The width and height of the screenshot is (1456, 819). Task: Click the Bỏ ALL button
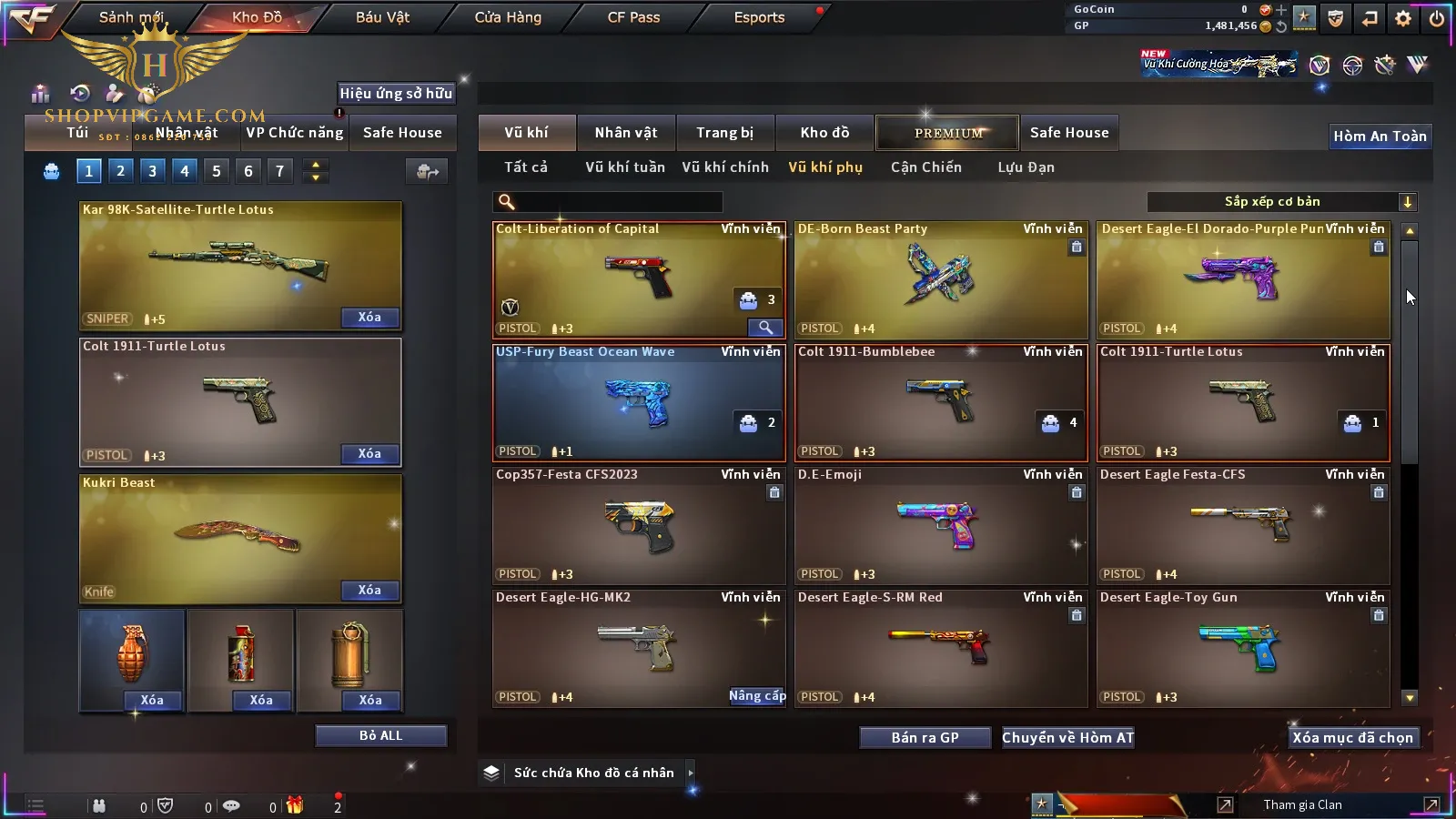click(x=380, y=735)
